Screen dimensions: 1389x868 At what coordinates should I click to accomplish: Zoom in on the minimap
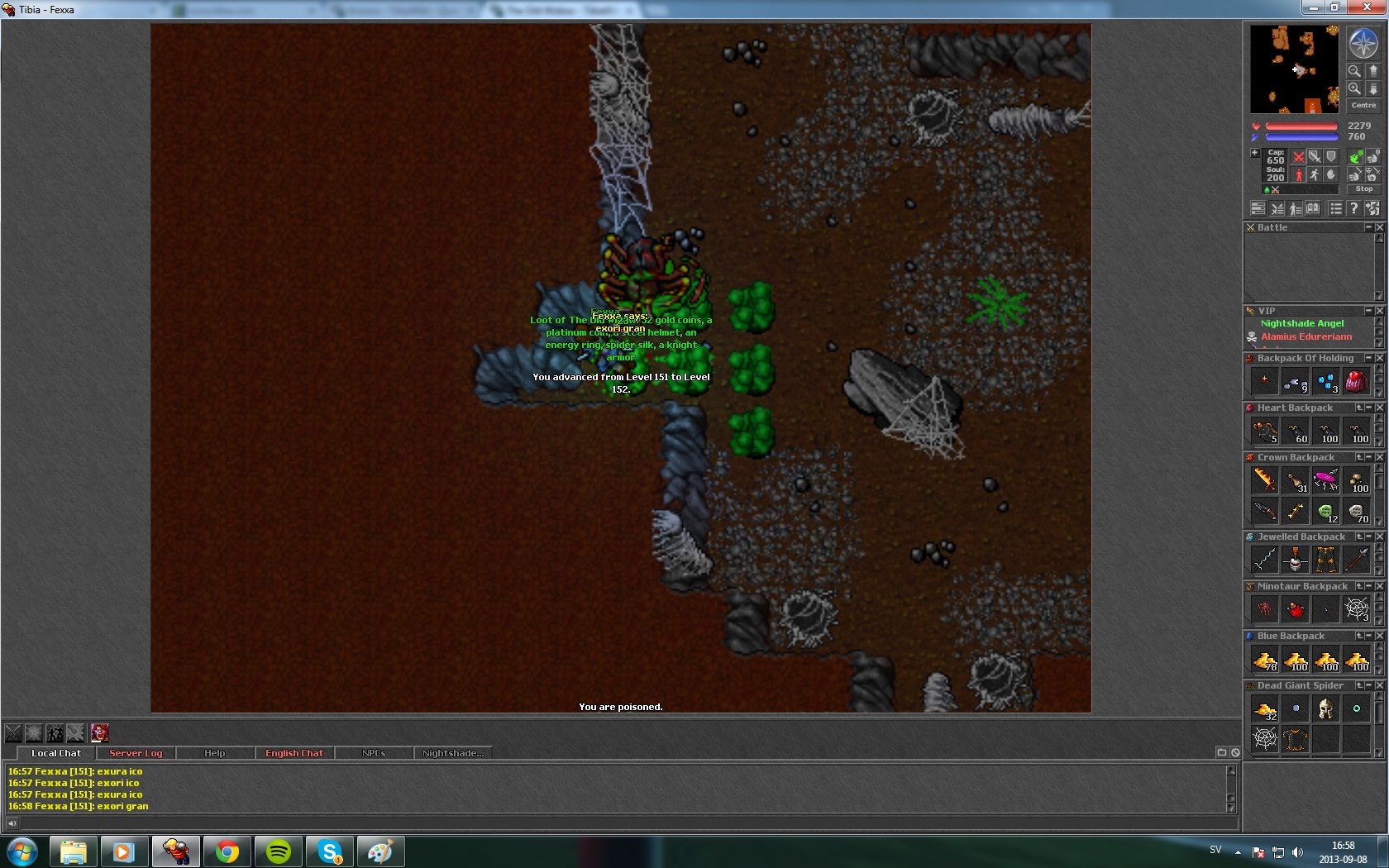point(1354,88)
